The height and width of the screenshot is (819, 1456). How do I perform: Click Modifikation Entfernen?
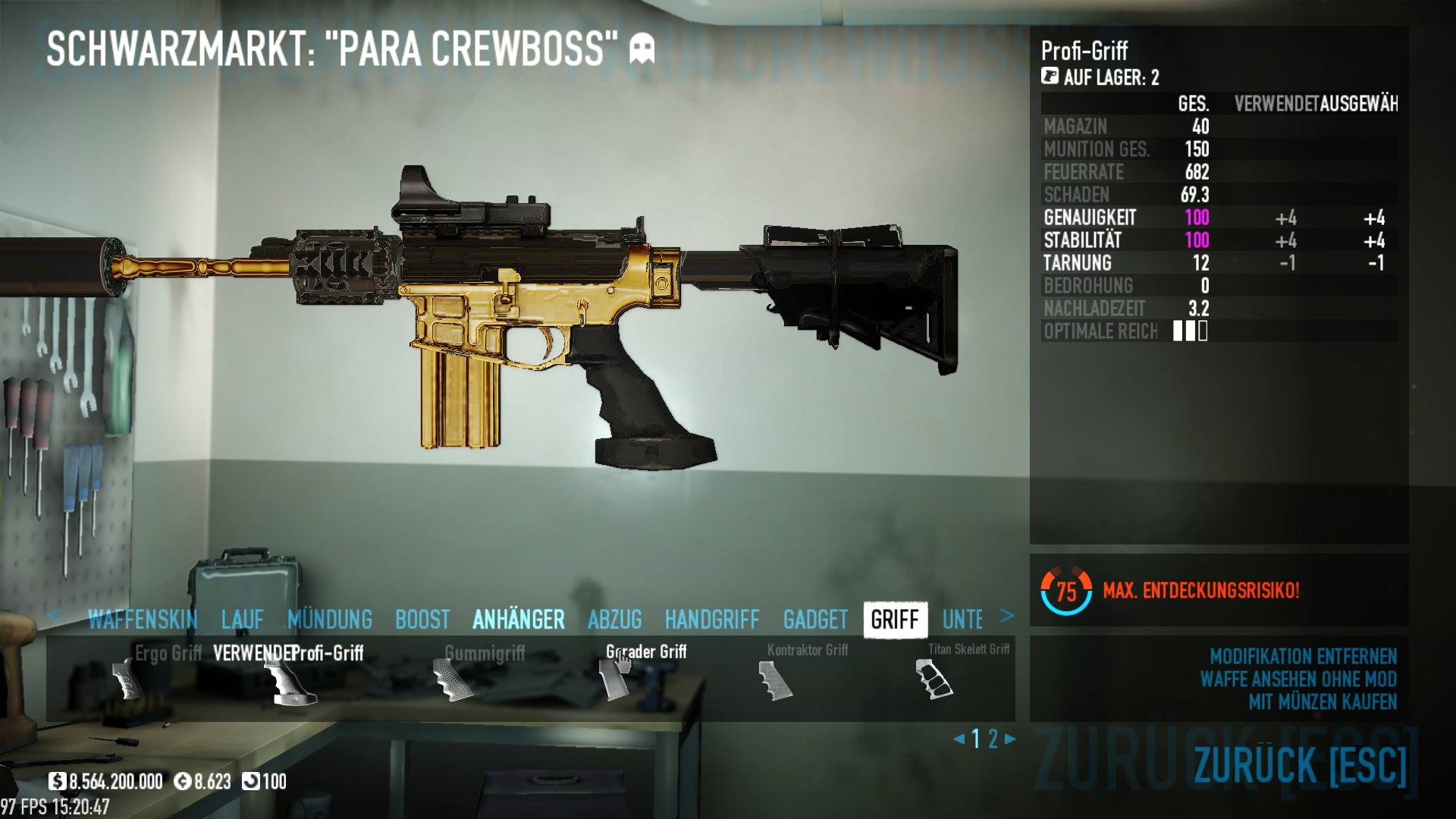(1303, 656)
